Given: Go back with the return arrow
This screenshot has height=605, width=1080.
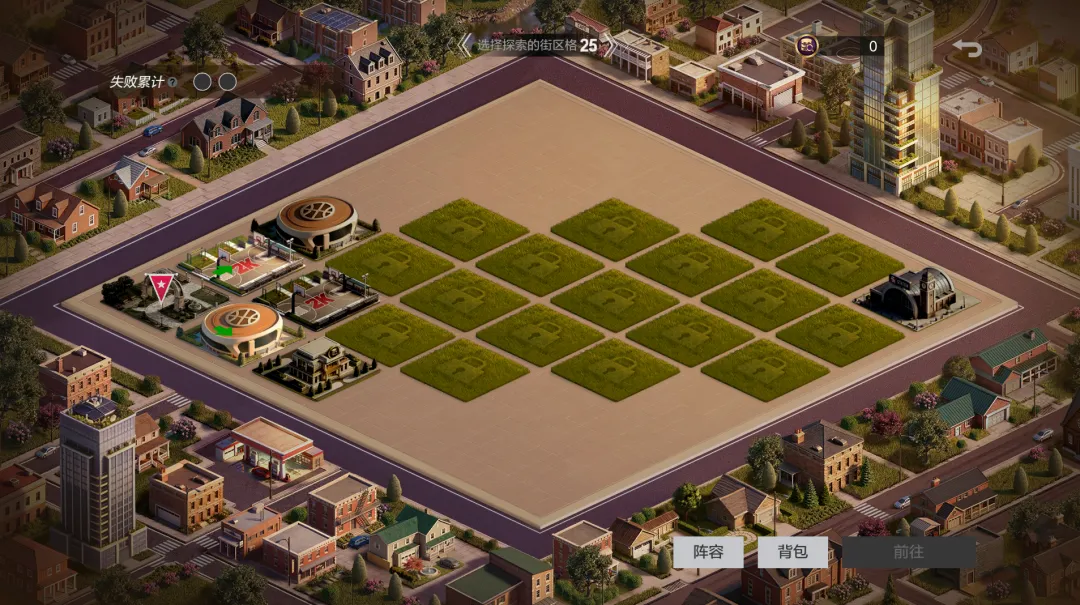Looking at the screenshot, I should tap(967, 47).
